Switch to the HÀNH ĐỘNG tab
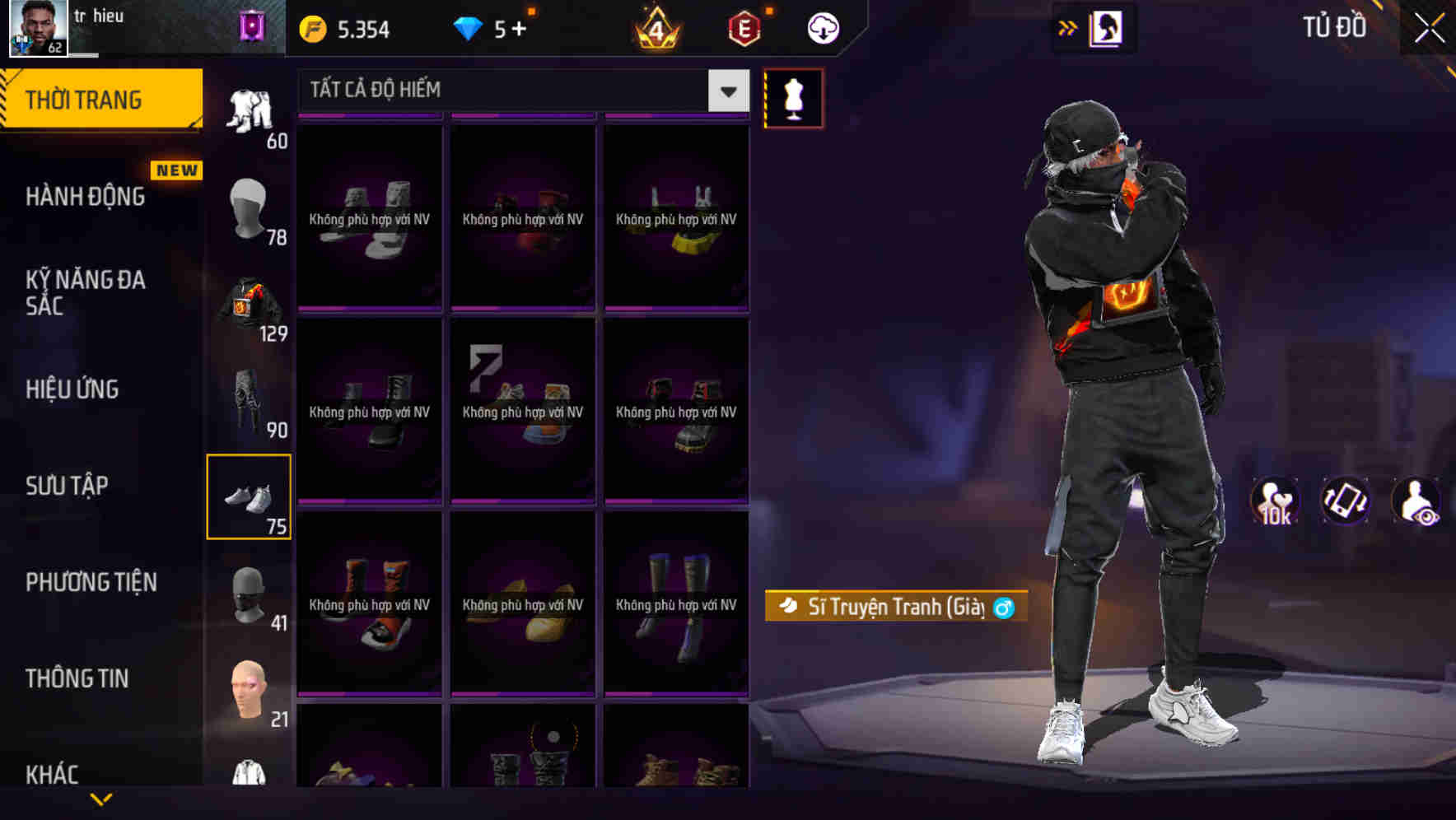 [x=86, y=196]
